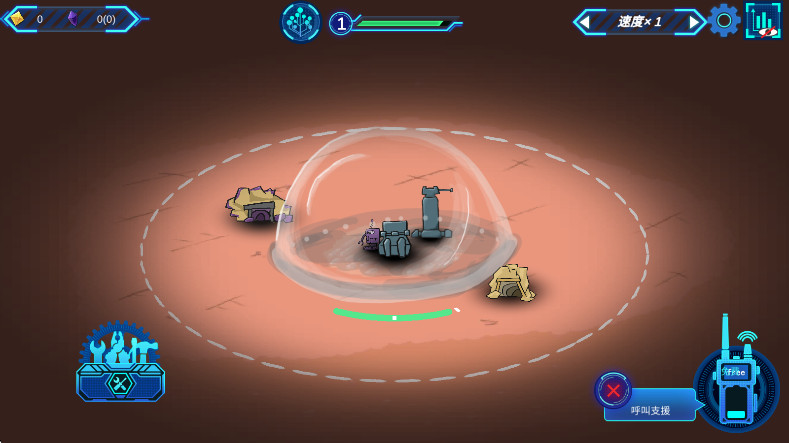
Task: Open the gear settings menu
Action: coord(724,20)
